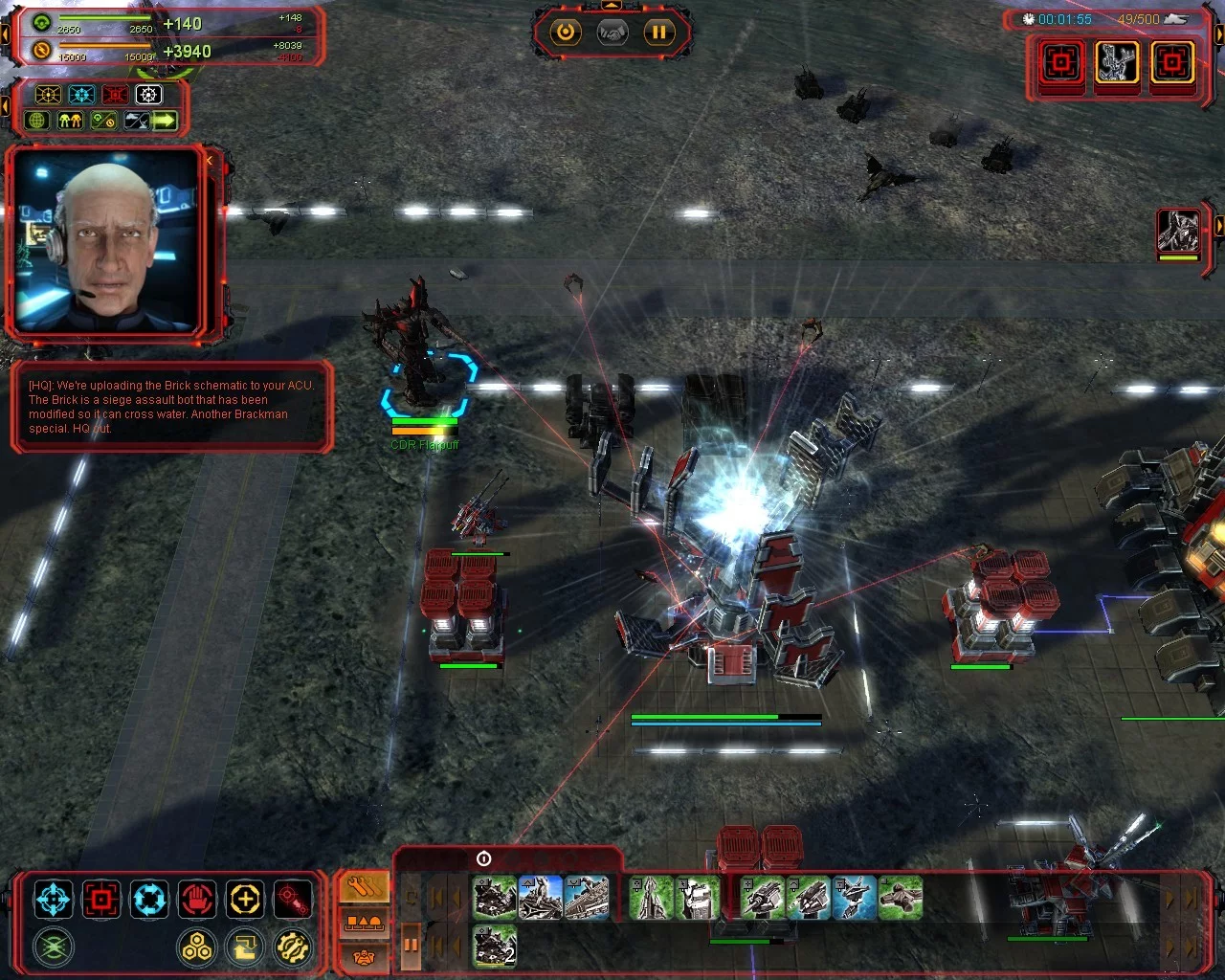Click the queued unit icon showing 2
The width and height of the screenshot is (1225, 980).
(x=494, y=946)
